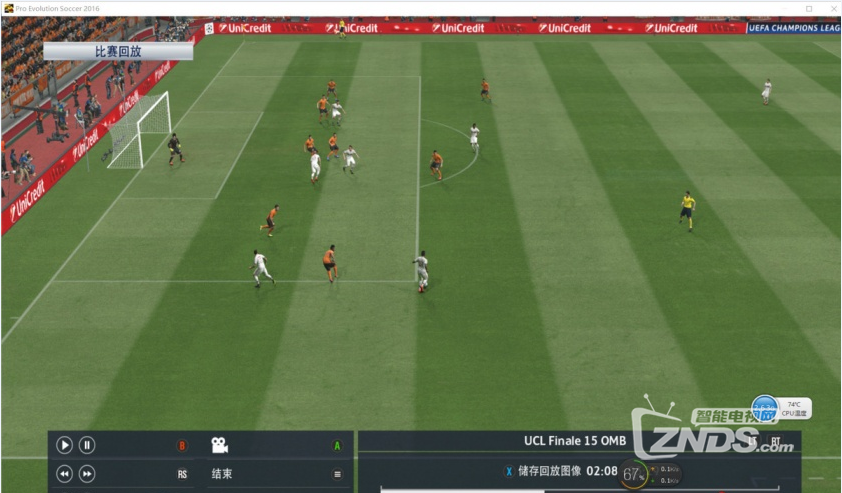Fast-forward the replay footage

tap(87, 474)
